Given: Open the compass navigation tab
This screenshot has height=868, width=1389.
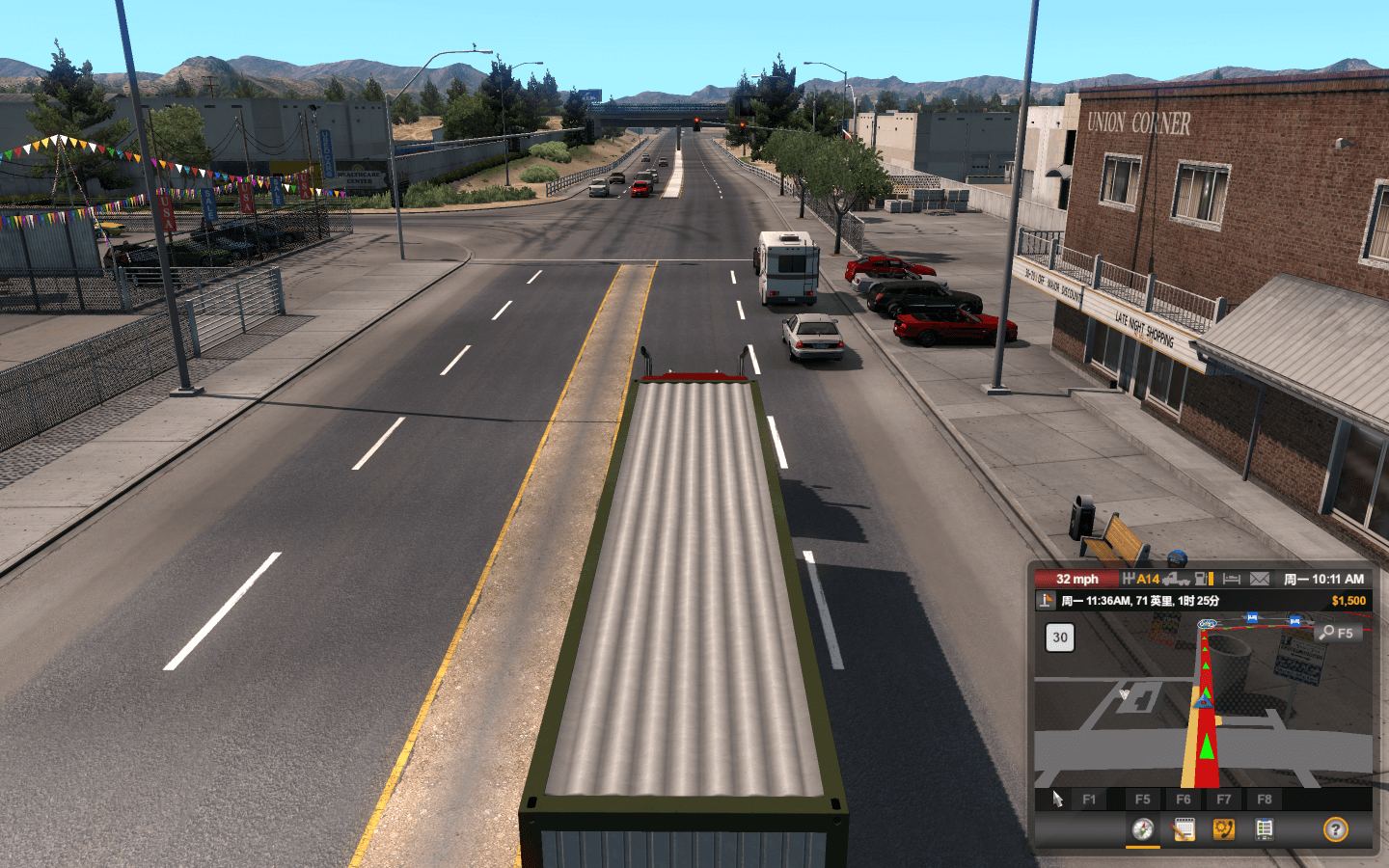Looking at the screenshot, I should click(1143, 829).
